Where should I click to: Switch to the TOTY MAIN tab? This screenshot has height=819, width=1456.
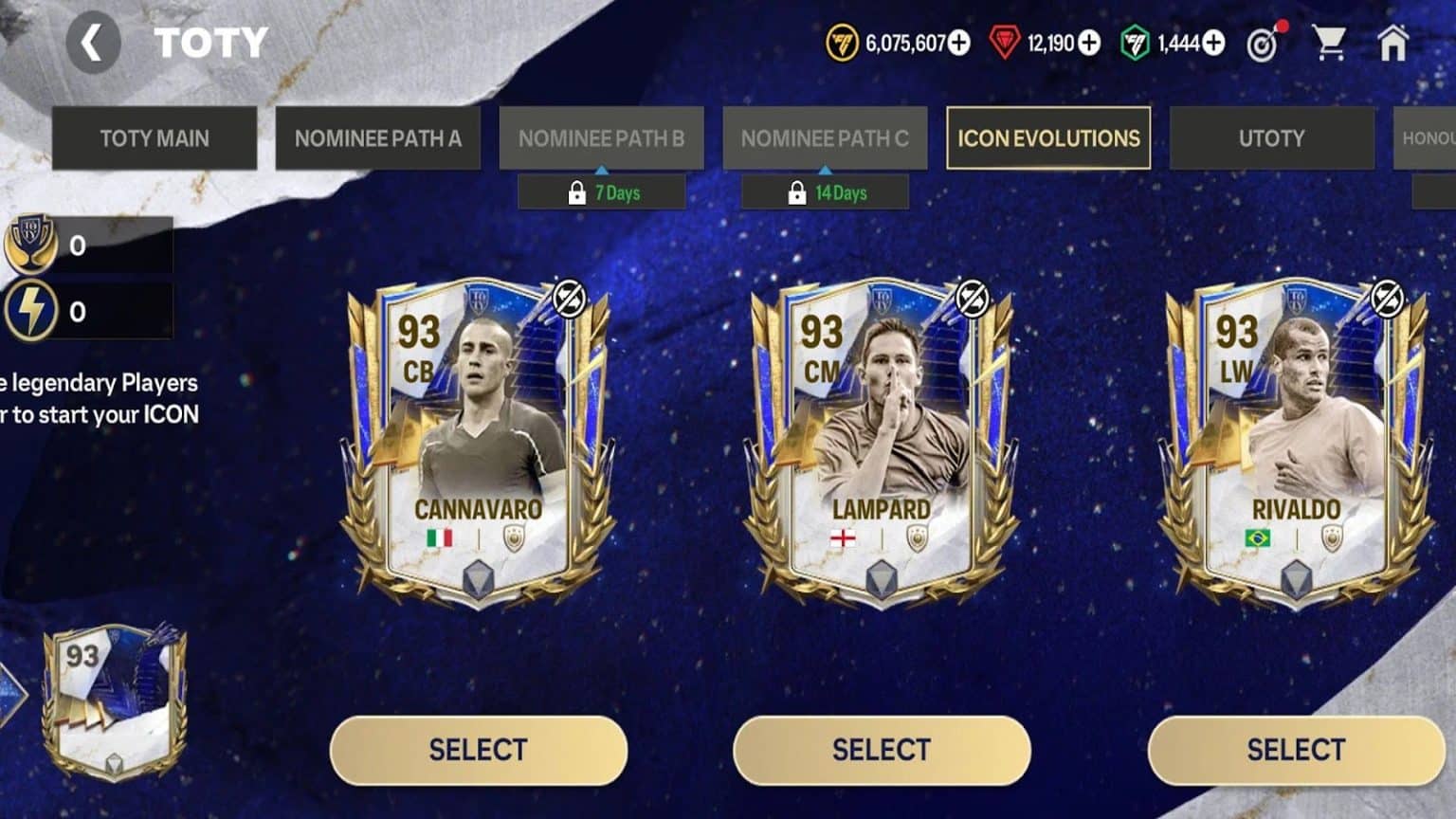tap(154, 138)
